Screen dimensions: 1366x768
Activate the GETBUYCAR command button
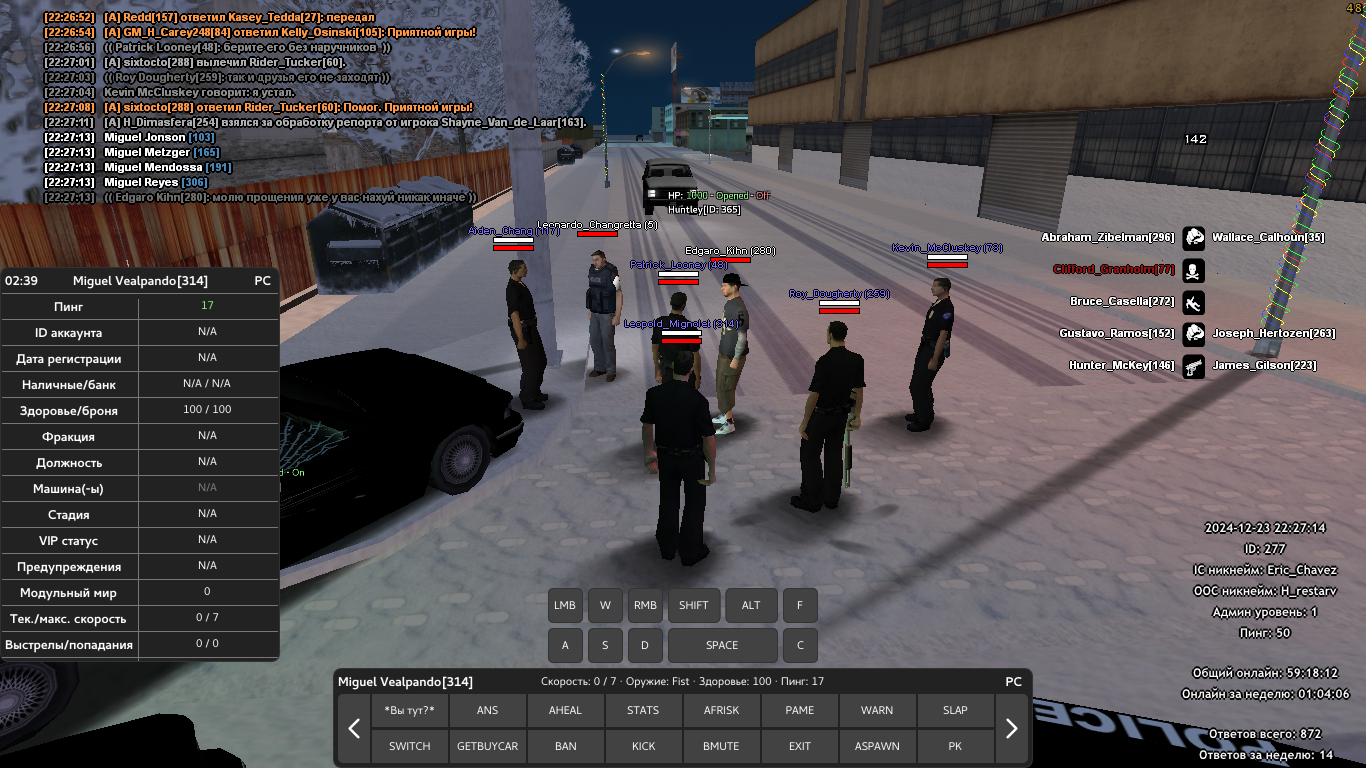coord(487,746)
